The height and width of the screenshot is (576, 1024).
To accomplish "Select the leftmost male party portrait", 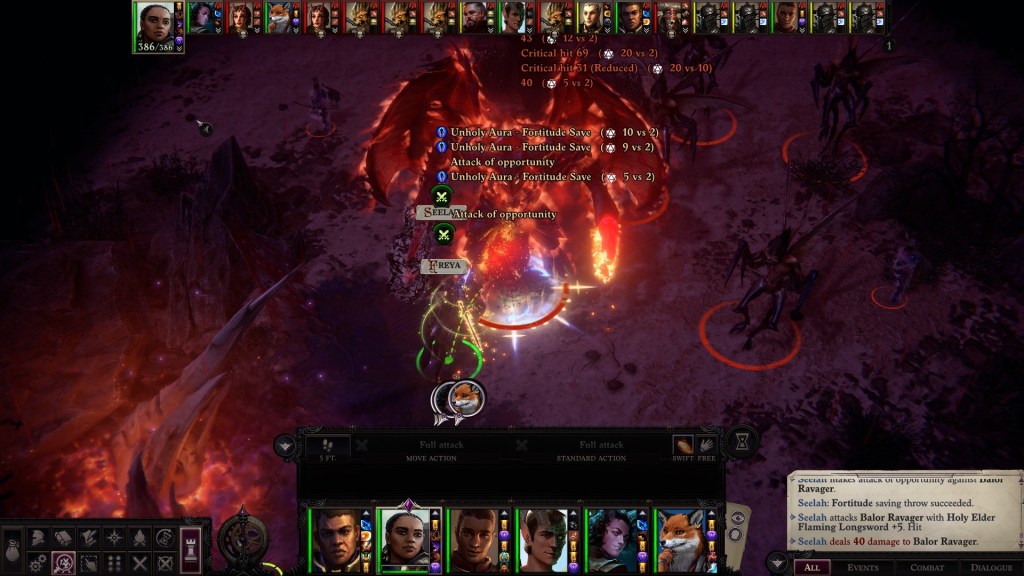I will click(337, 540).
